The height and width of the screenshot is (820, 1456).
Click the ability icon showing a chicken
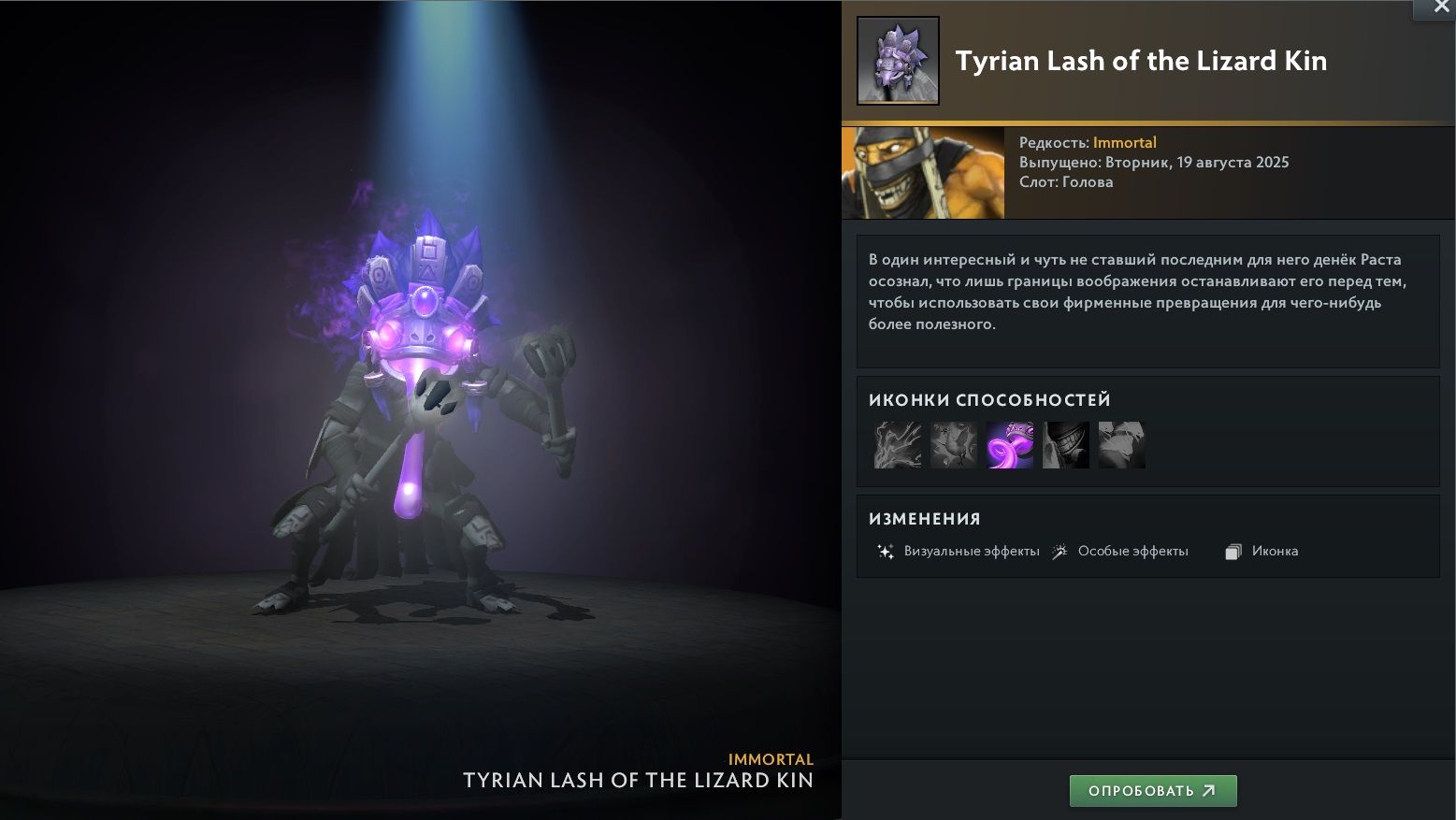point(954,444)
